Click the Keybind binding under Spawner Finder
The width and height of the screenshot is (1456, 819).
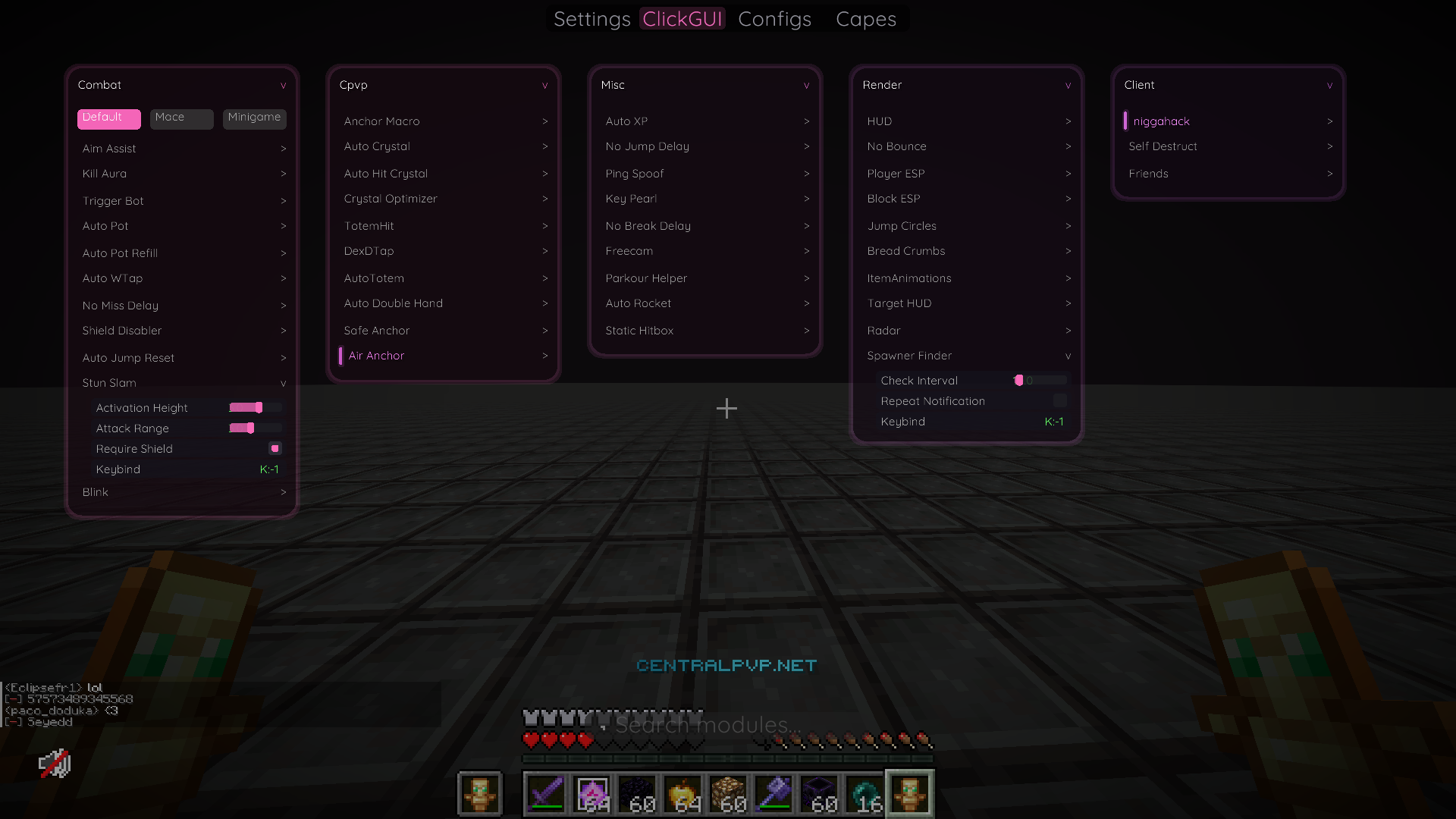[x=1053, y=422]
